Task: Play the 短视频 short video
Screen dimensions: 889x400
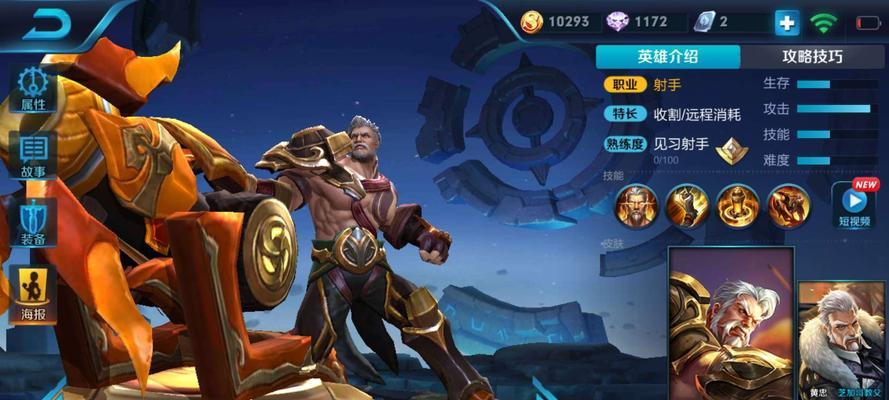Action: 853,203
